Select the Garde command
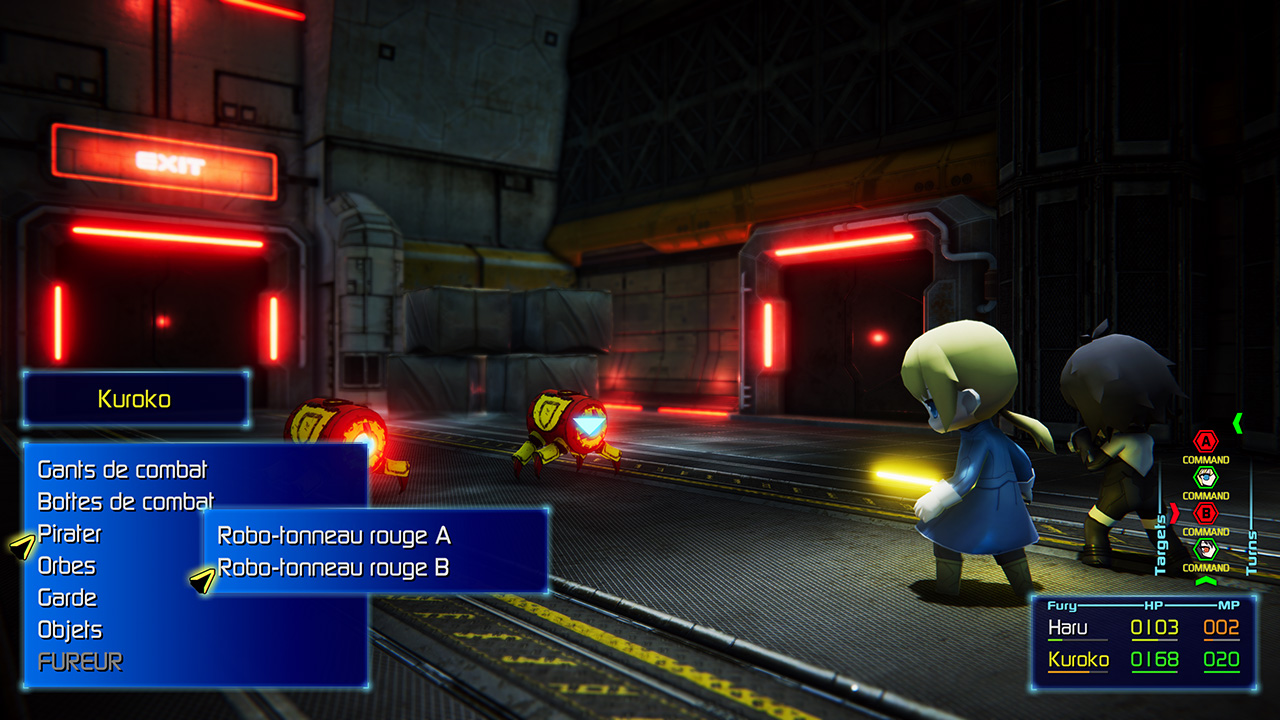Image resolution: width=1280 pixels, height=720 pixels. click(67, 597)
